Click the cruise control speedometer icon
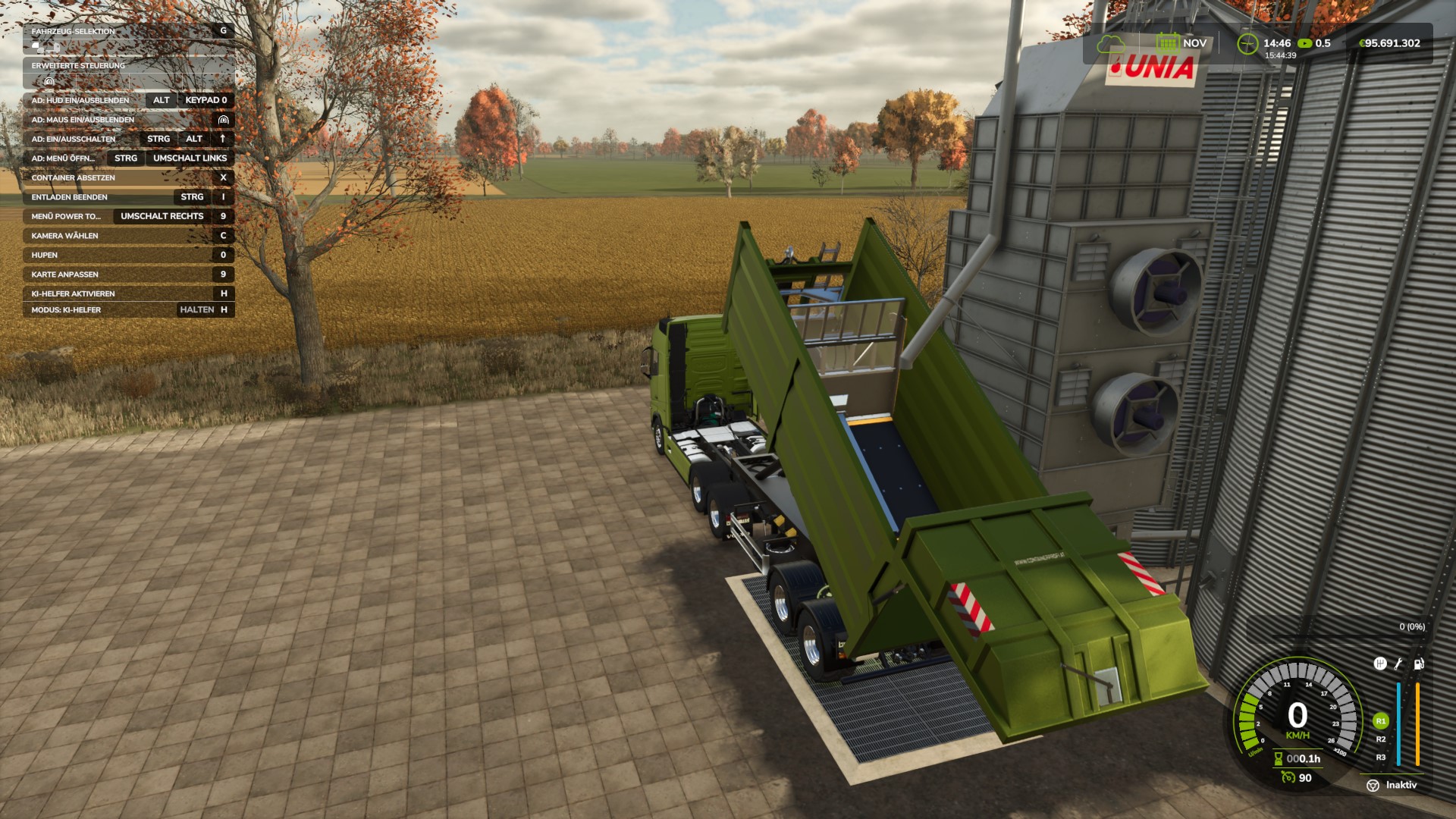 point(1288,777)
